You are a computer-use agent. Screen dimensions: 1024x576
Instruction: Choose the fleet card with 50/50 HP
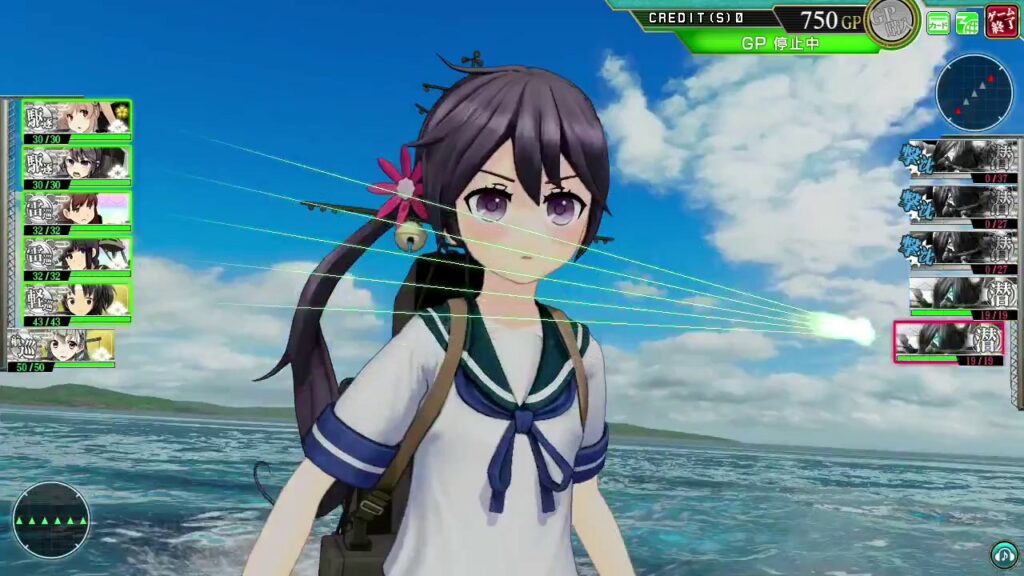[x=62, y=347]
